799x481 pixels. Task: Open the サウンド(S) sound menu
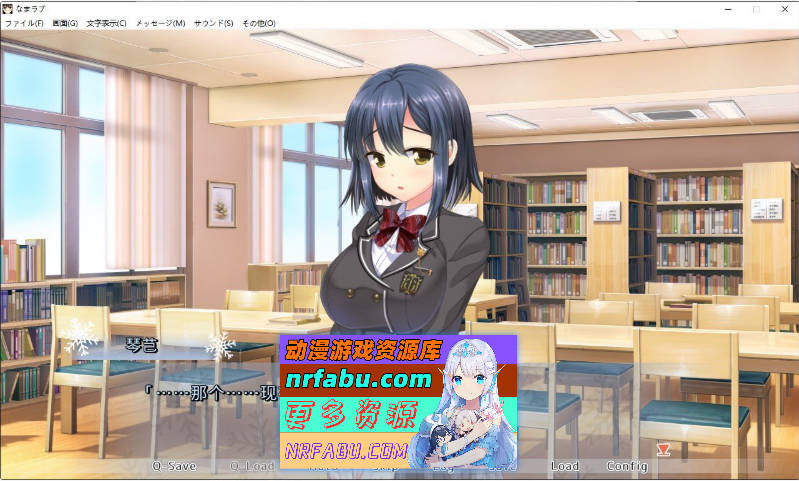[213, 23]
